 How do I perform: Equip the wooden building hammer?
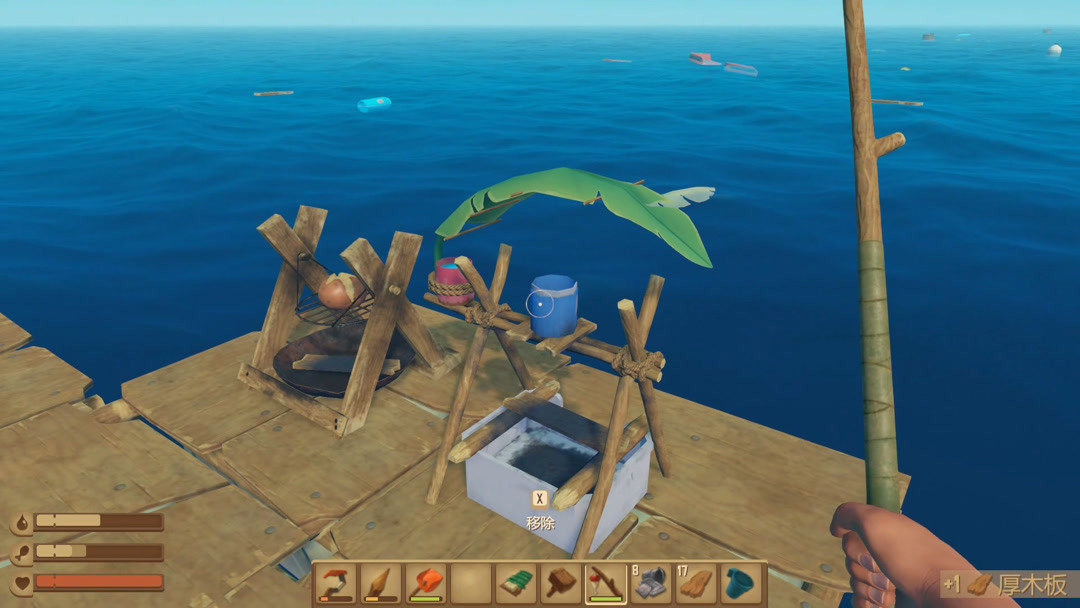561,584
